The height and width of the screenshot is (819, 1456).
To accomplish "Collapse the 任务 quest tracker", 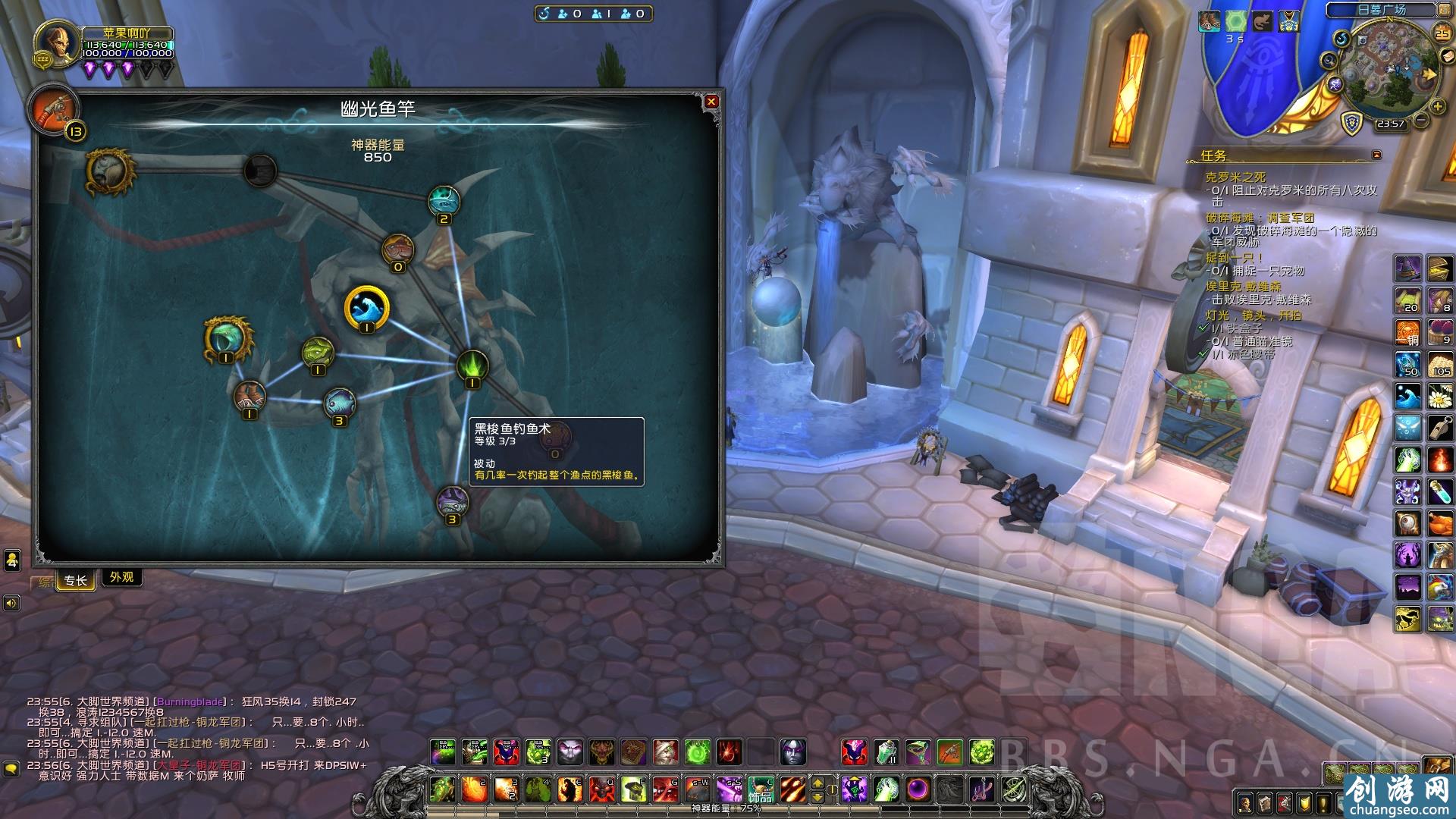I will click(x=1376, y=155).
